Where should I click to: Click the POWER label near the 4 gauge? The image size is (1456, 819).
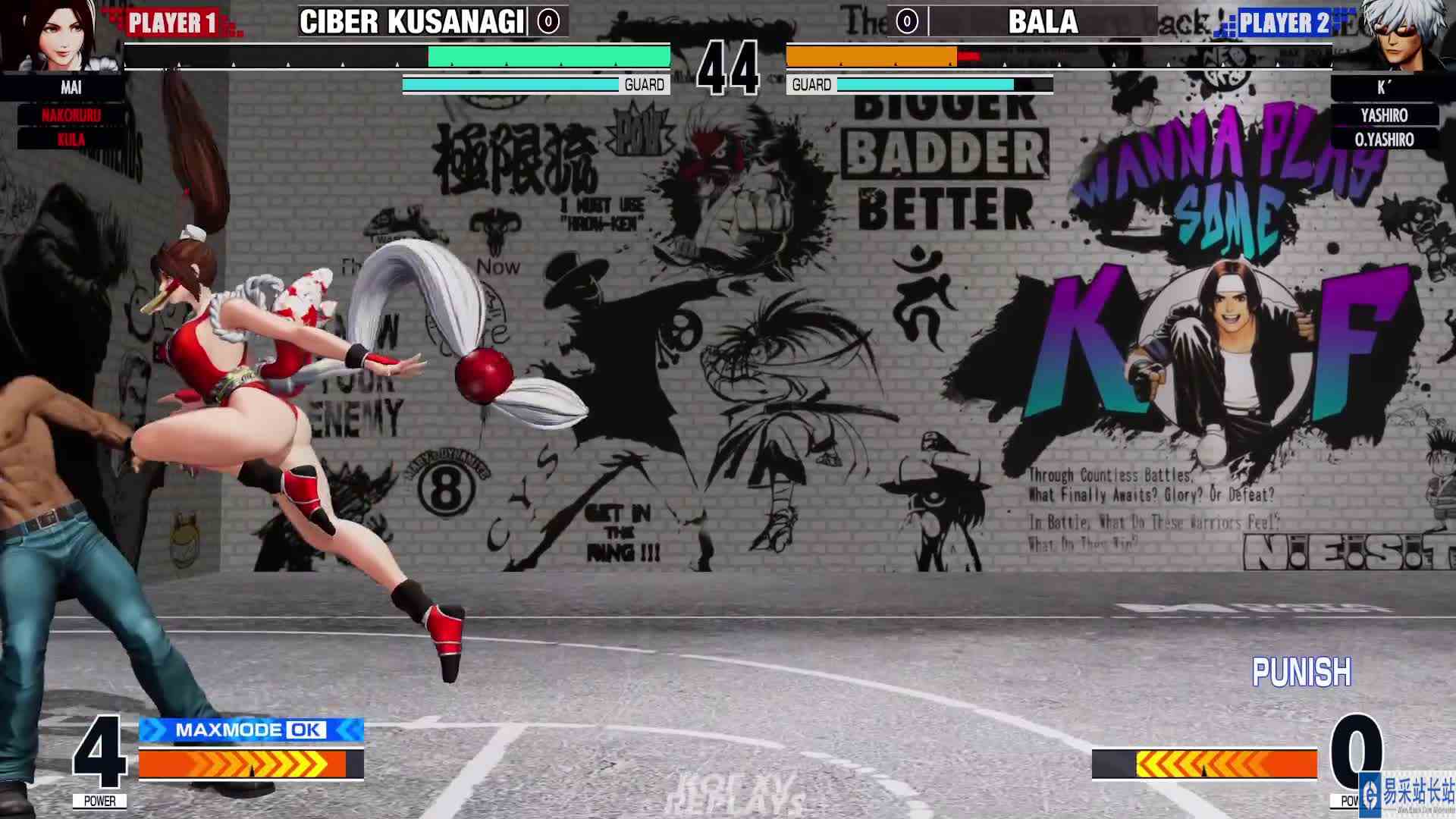click(x=101, y=800)
